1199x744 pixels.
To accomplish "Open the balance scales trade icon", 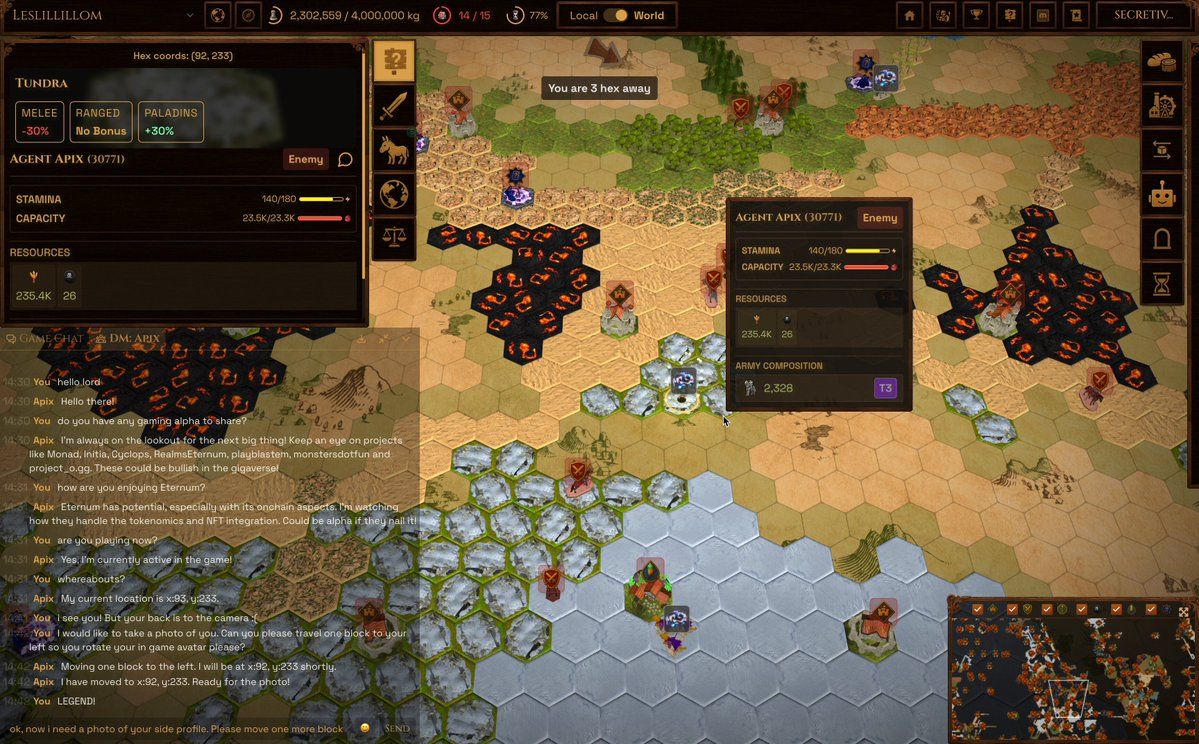I will (394, 238).
